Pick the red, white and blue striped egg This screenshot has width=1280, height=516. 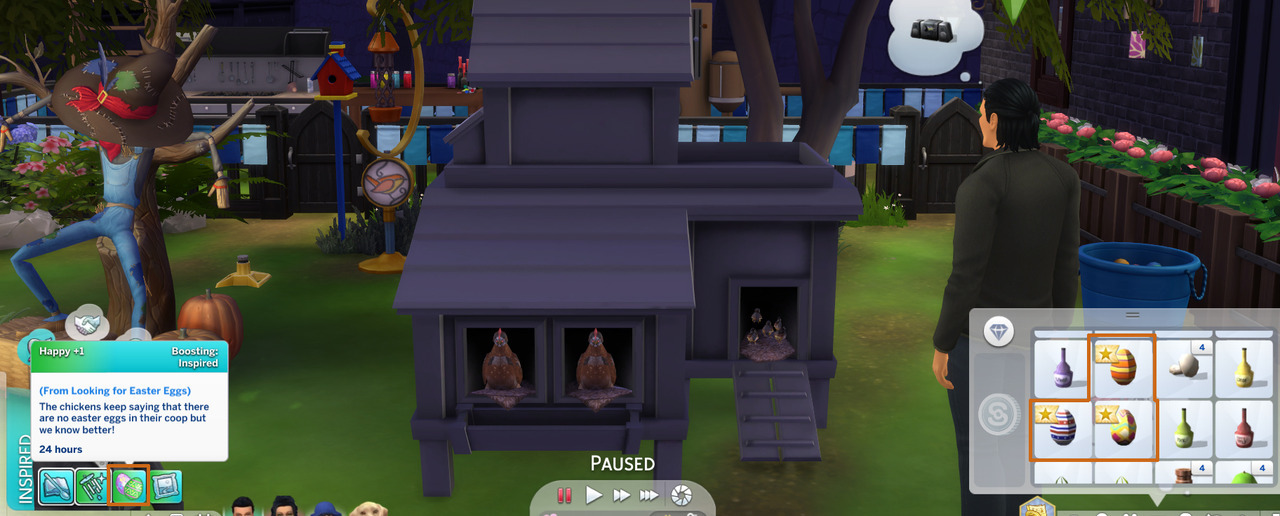tap(1061, 428)
